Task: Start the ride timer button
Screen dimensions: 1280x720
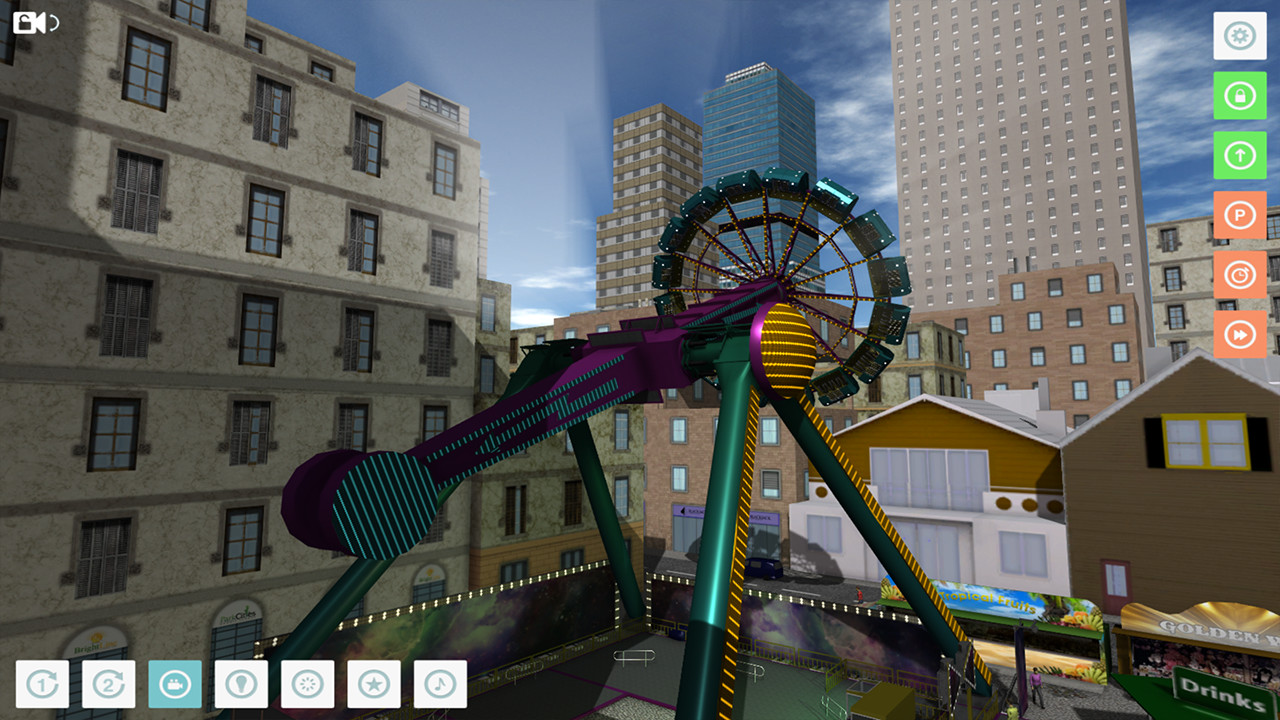Action: 1239,275
